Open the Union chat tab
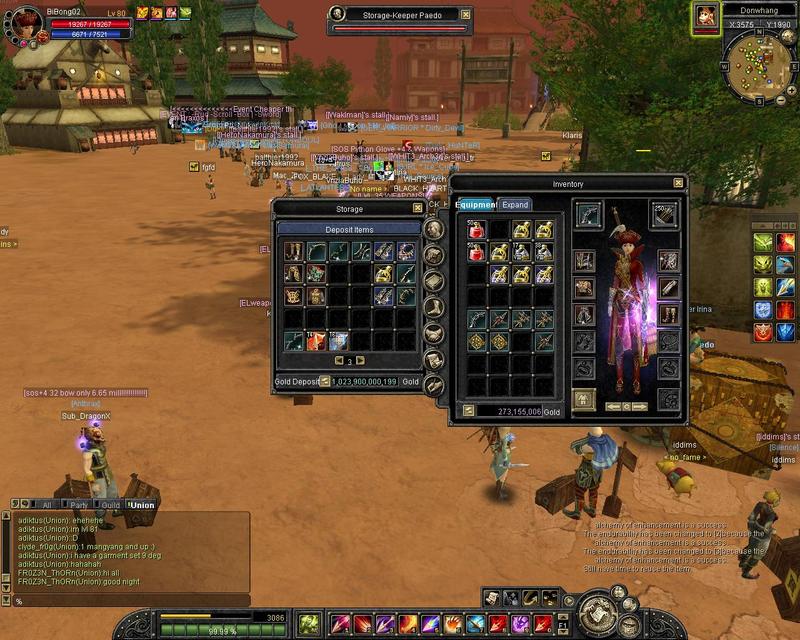This screenshot has width=800, height=640. 142,505
